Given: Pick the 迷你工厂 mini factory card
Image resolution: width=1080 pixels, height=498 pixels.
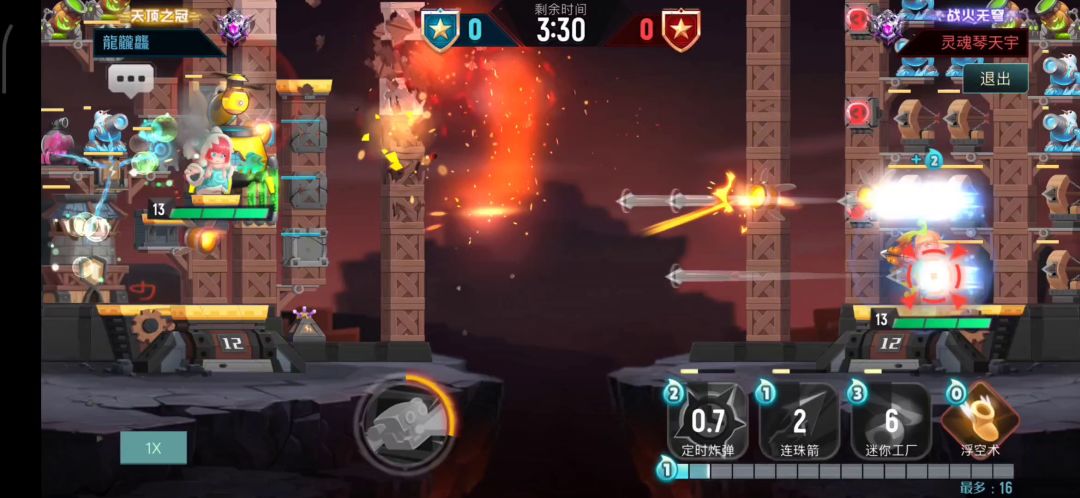Looking at the screenshot, I should point(891,421).
